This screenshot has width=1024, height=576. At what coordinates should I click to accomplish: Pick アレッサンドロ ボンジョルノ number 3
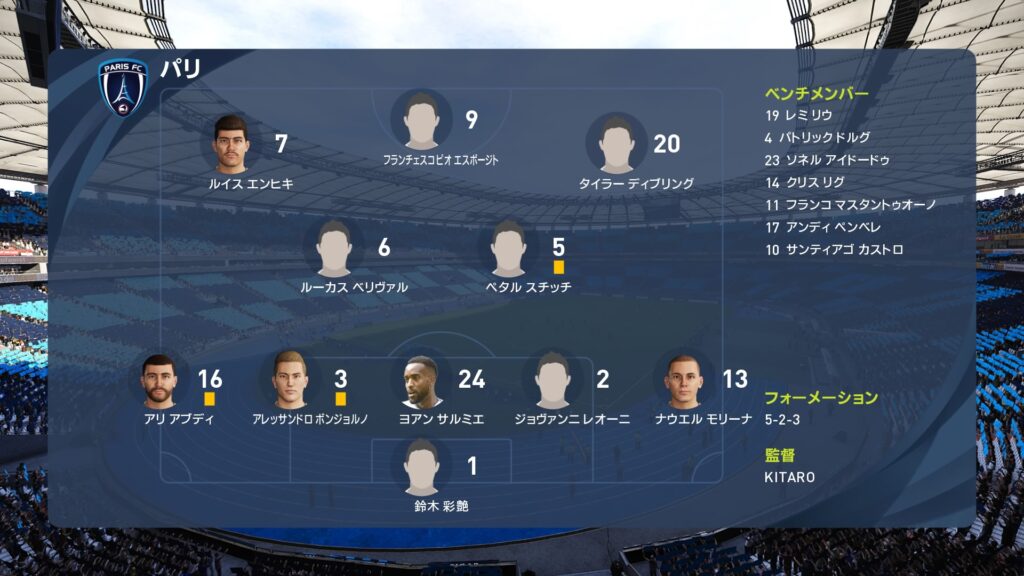tap(290, 380)
